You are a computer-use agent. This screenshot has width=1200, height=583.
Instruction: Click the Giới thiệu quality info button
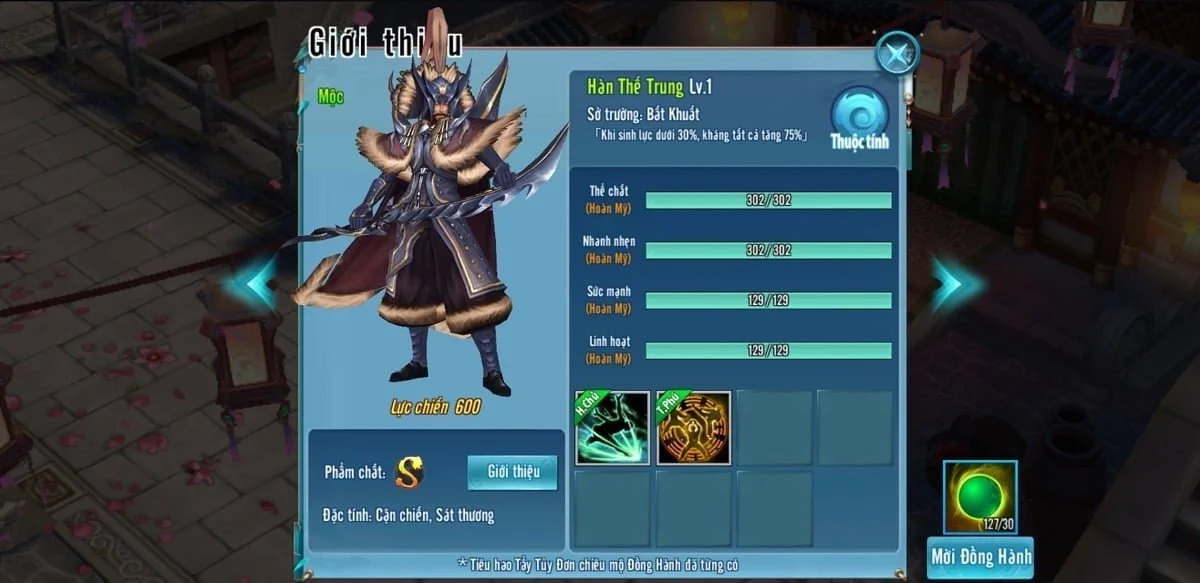coord(512,472)
